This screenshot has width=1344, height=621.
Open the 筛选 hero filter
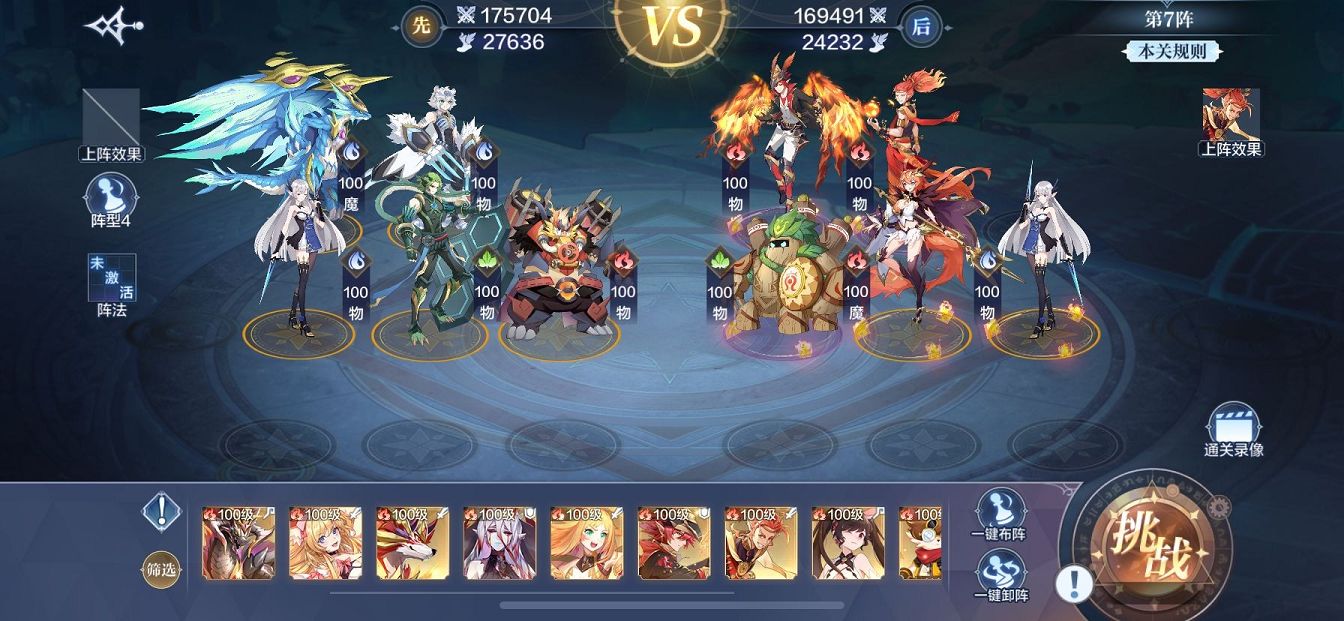pyautogui.click(x=160, y=569)
